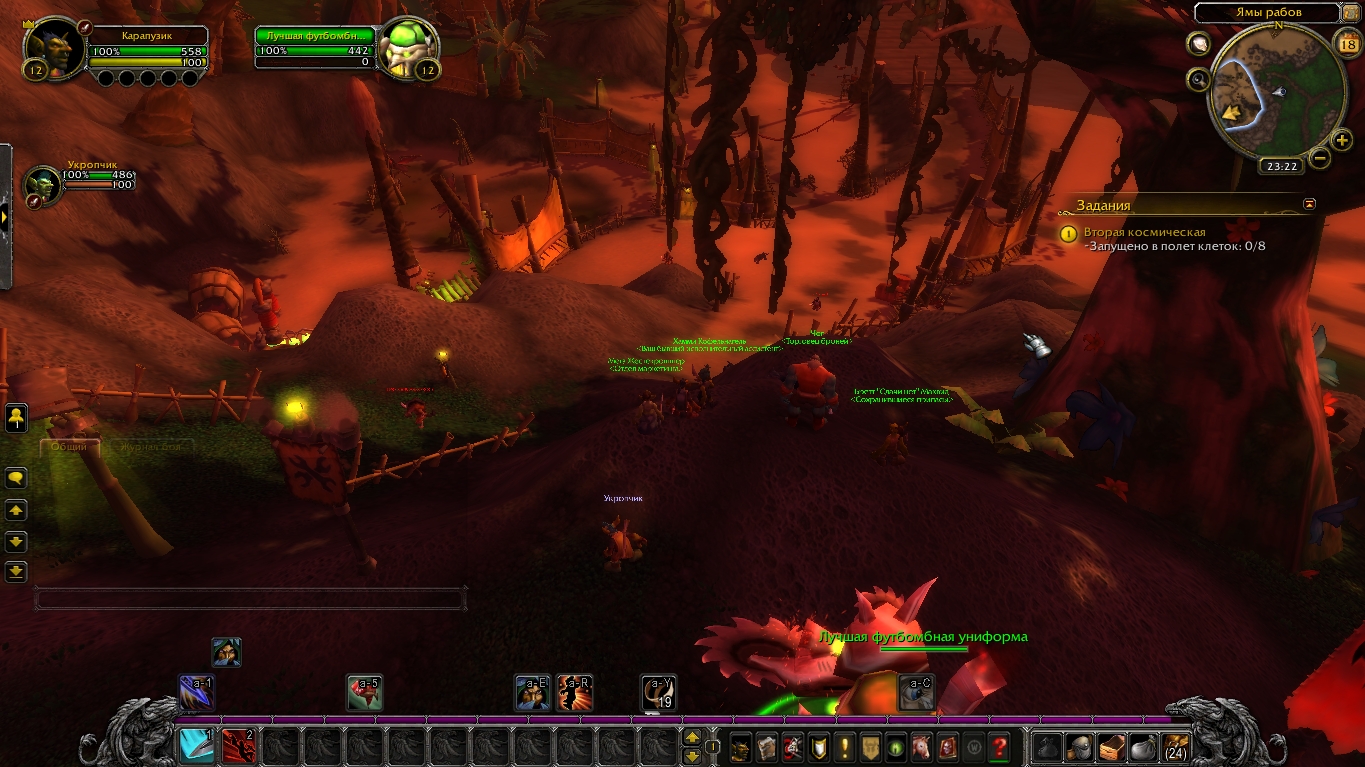Open the quest log exclamation mark button

[845, 746]
